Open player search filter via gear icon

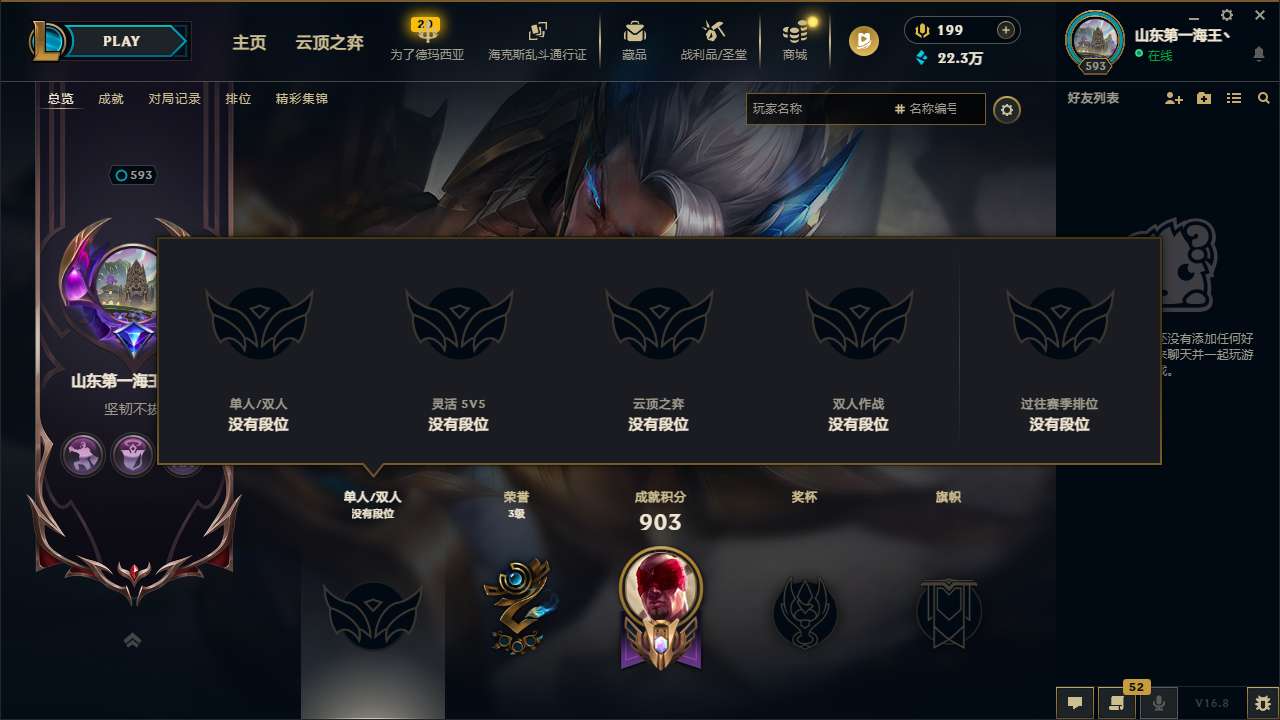[x=1007, y=109]
